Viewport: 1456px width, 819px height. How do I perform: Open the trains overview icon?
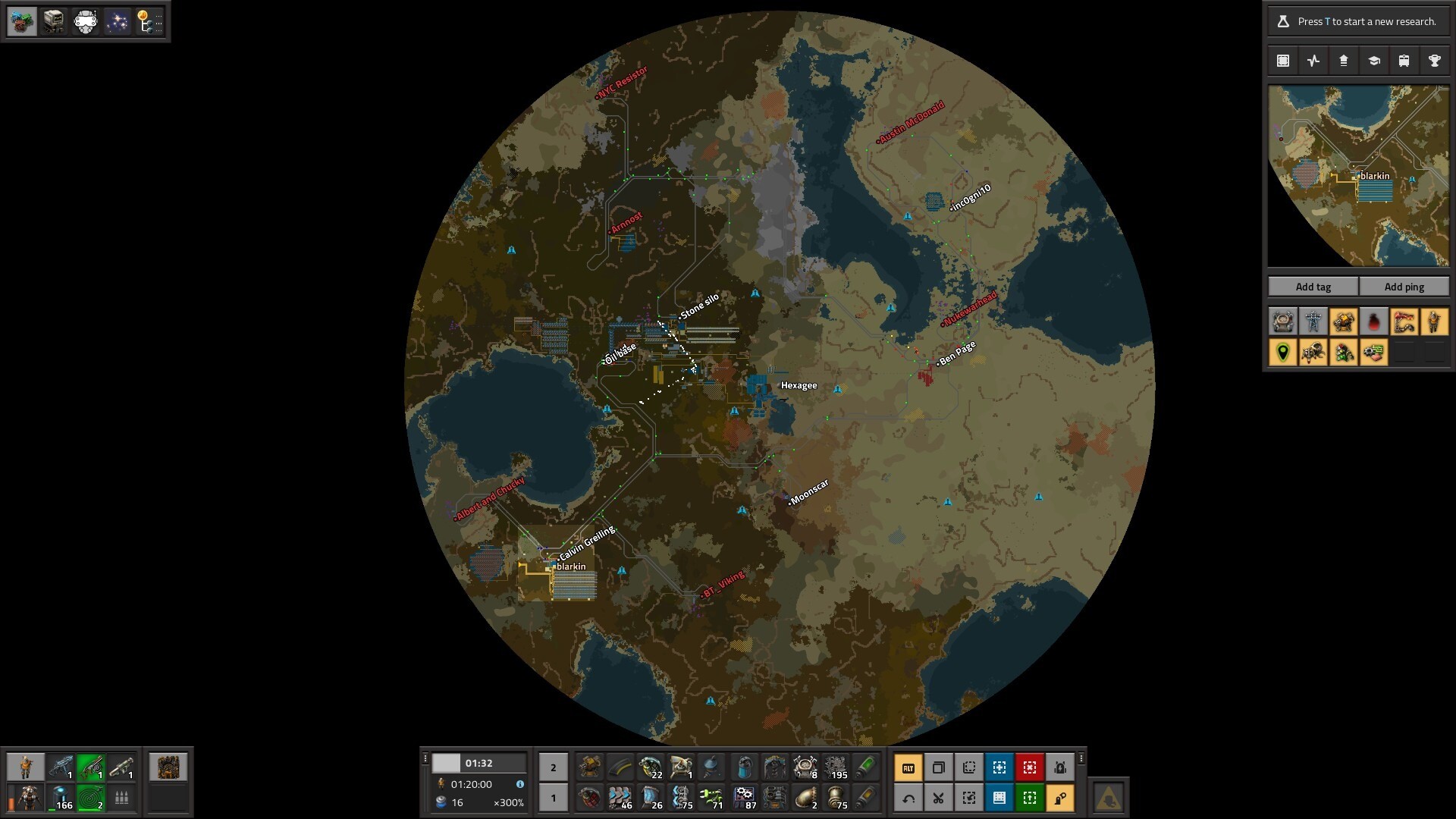[x=1404, y=61]
